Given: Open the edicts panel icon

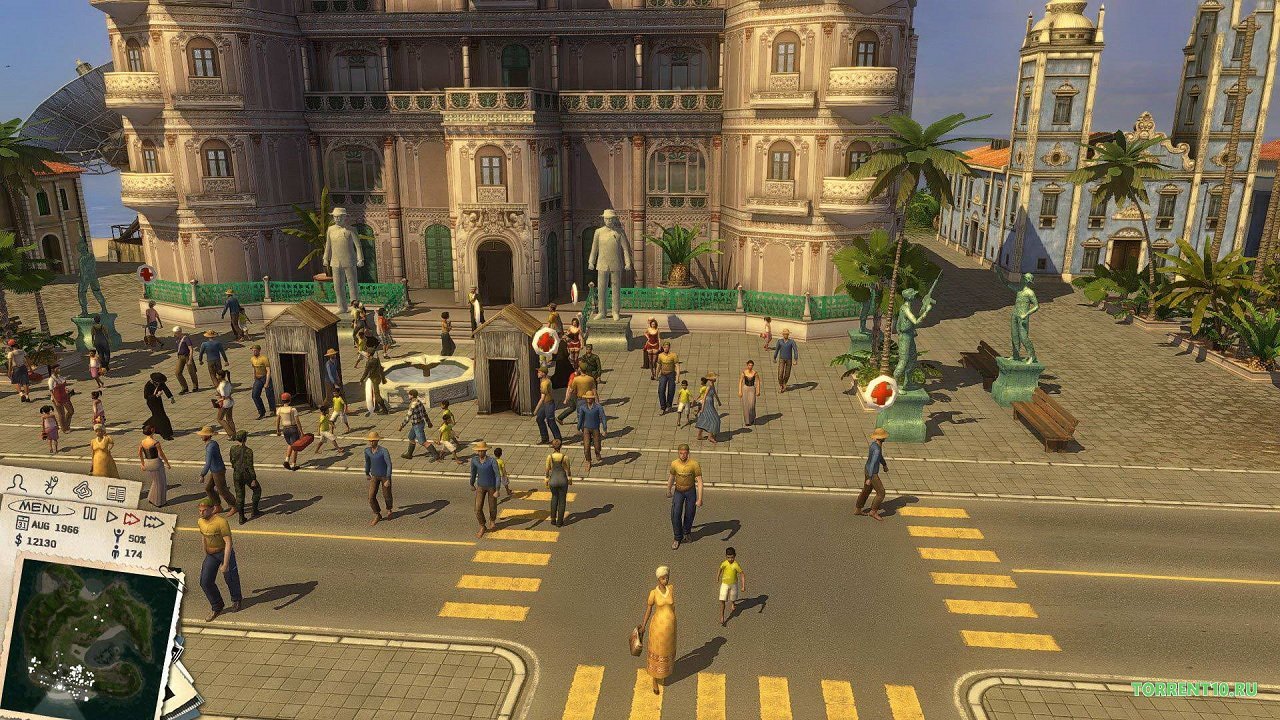Looking at the screenshot, I should 83,490.
